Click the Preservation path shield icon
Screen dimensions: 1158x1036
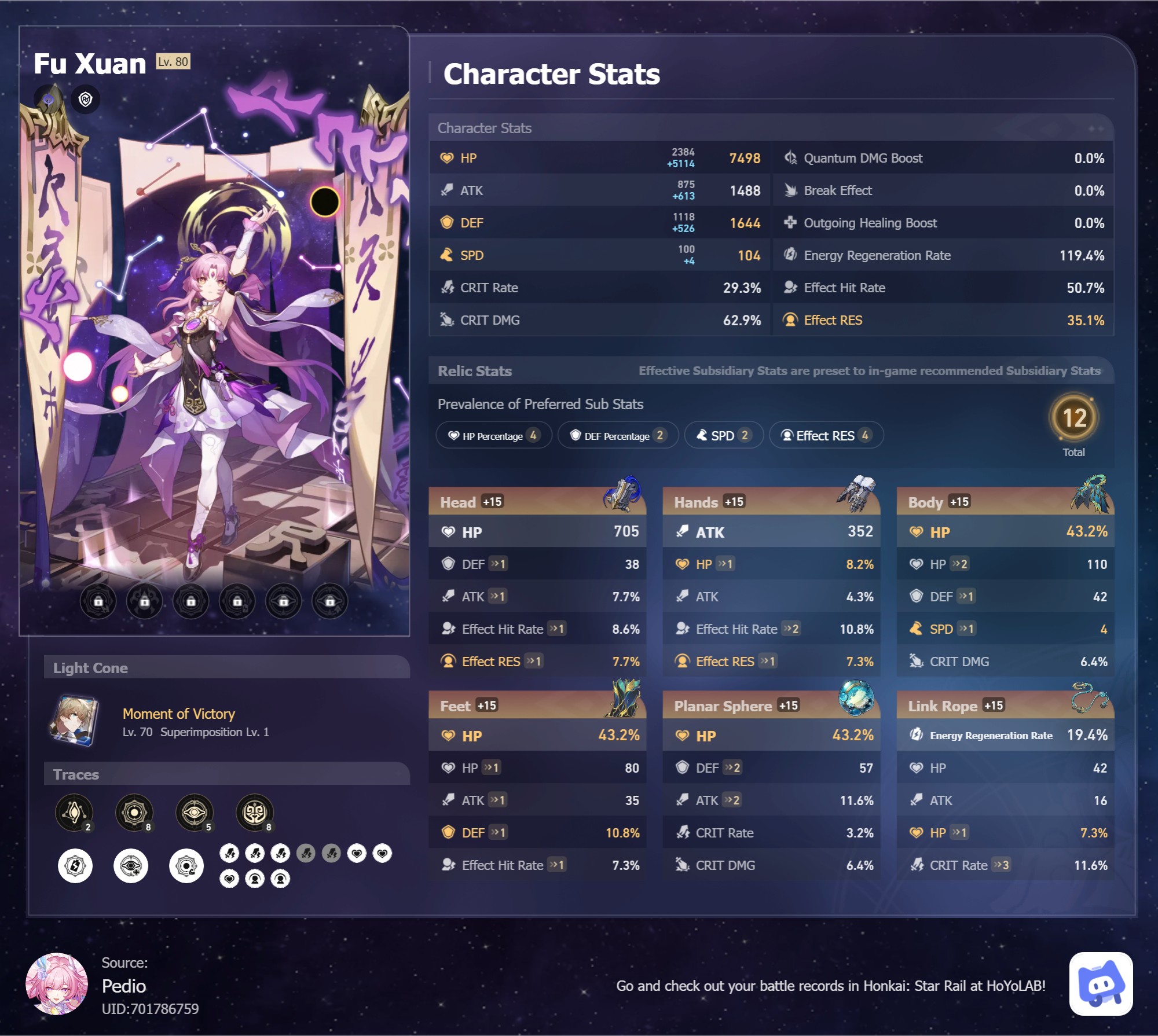tap(86, 100)
